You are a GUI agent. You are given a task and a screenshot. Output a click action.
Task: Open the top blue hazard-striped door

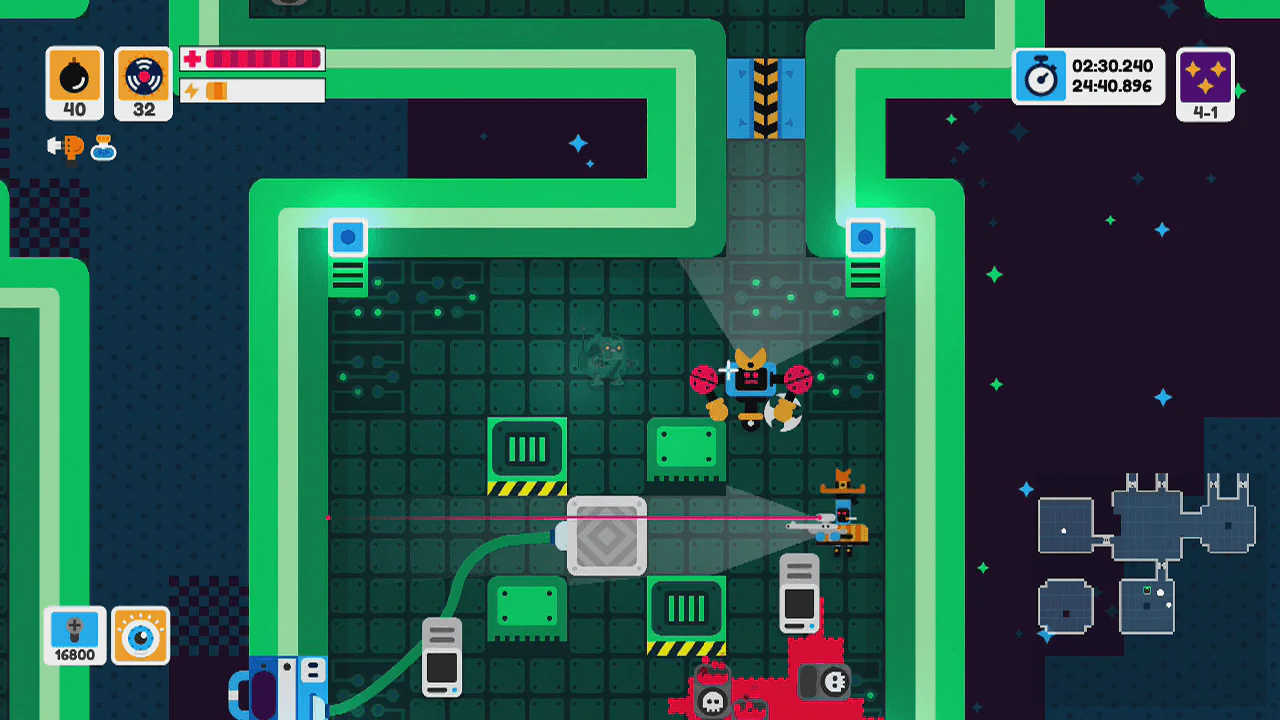766,95
